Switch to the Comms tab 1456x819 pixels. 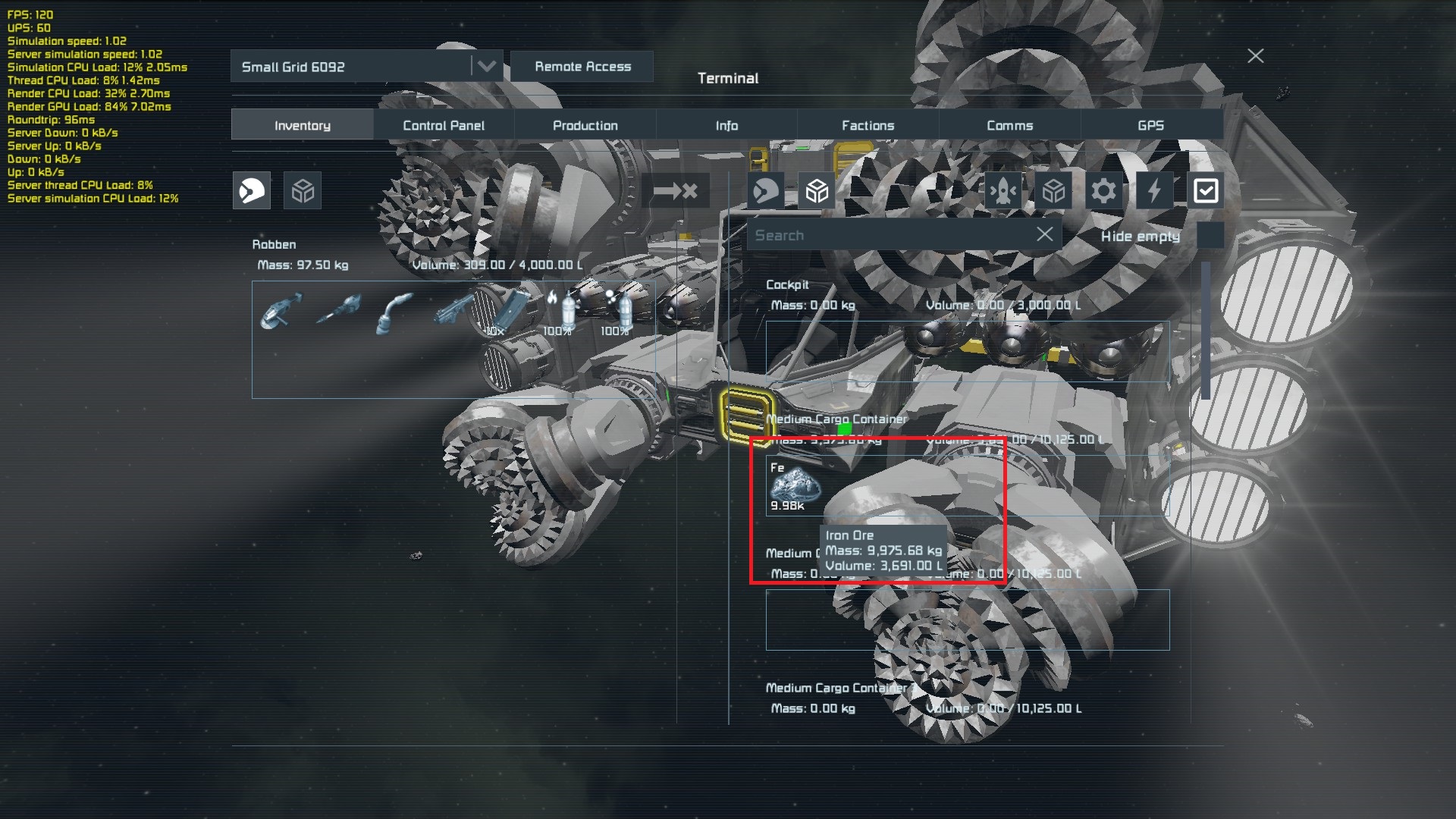click(1009, 125)
